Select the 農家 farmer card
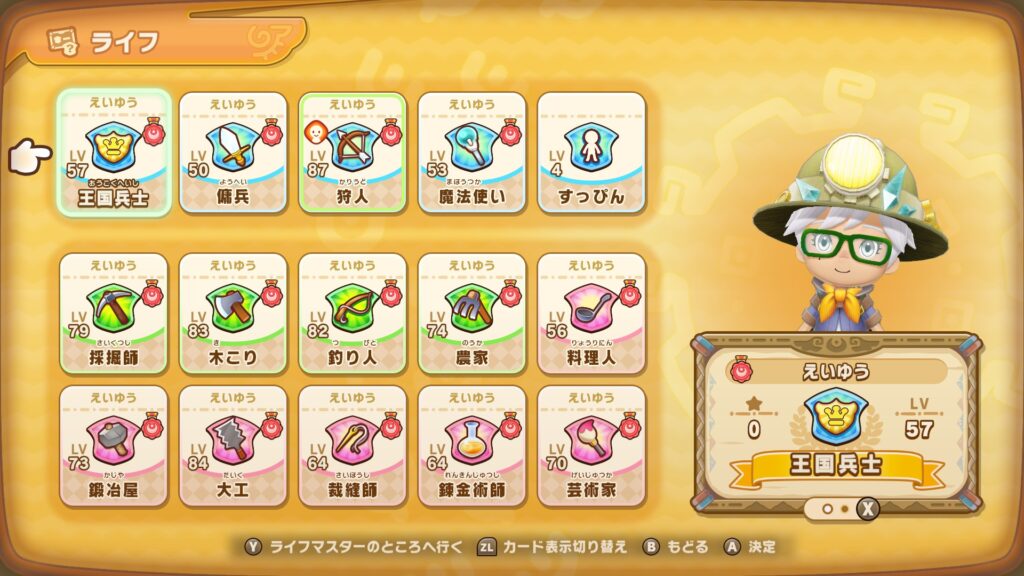Screen dimensions: 1024x576 [x=472, y=311]
